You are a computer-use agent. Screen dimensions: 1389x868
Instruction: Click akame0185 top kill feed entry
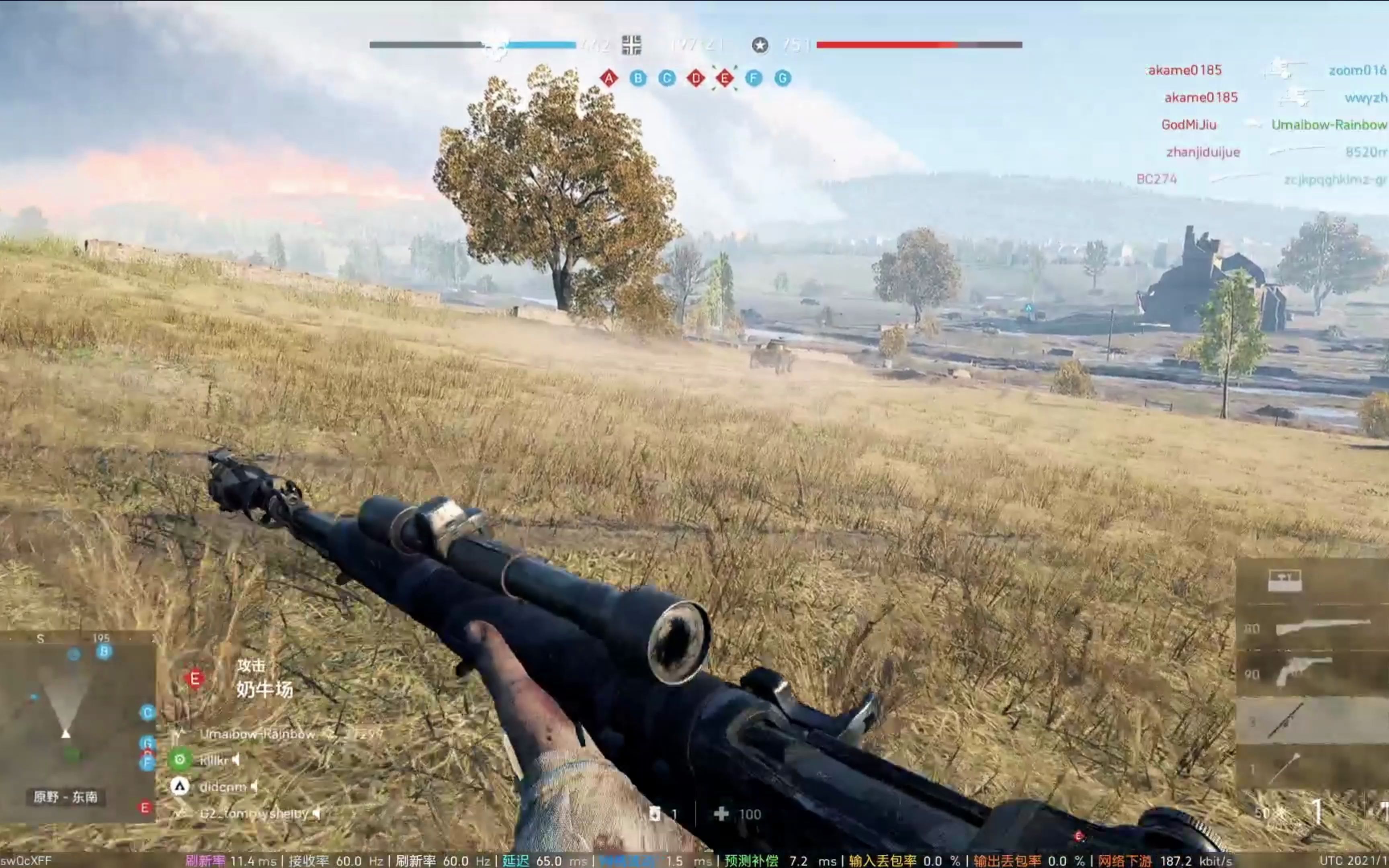click(x=1185, y=70)
